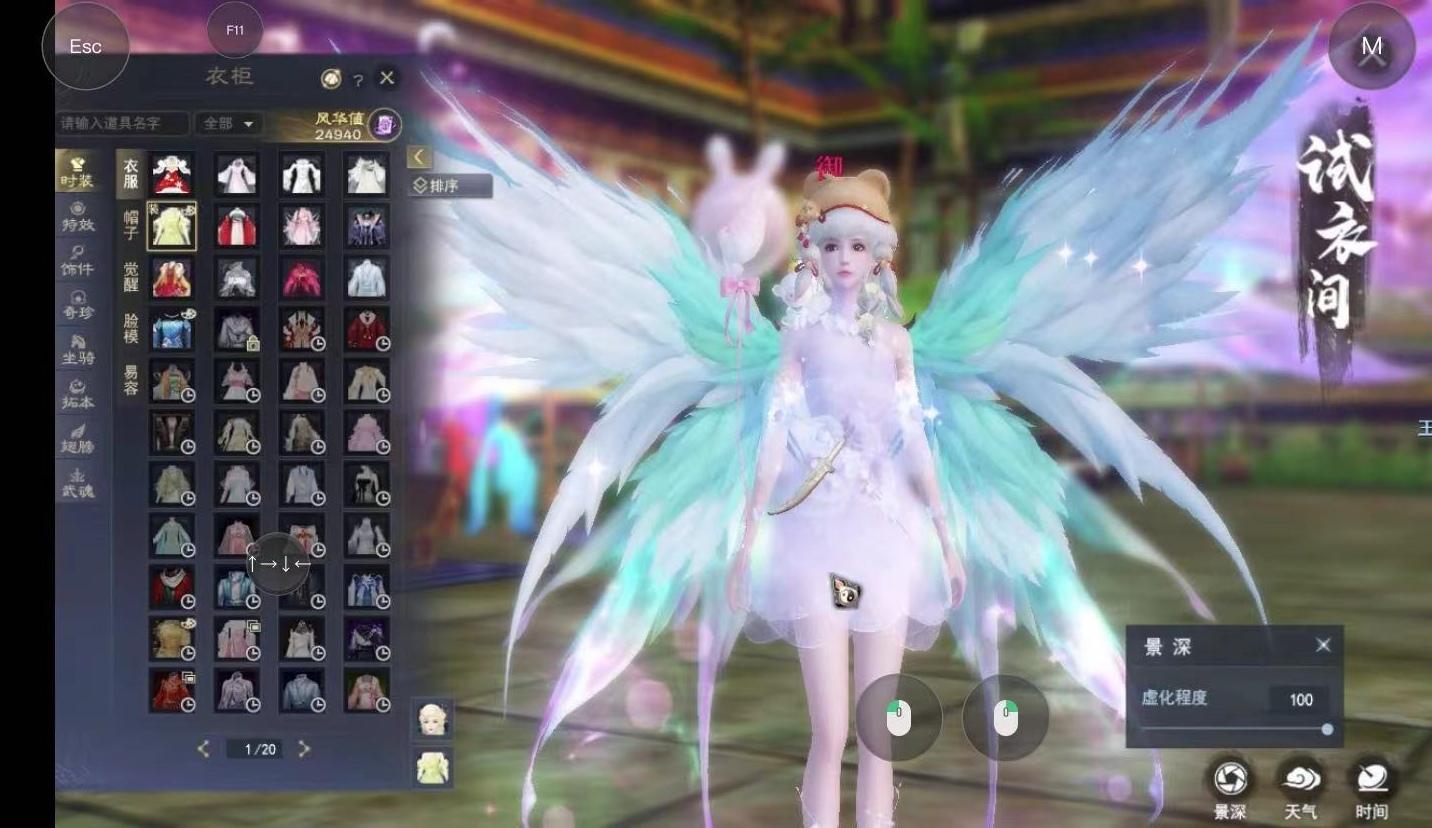Close the 衣柜 wardrobe panel
The width and height of the screenshot is (1432, 828).
pos(387,78)
